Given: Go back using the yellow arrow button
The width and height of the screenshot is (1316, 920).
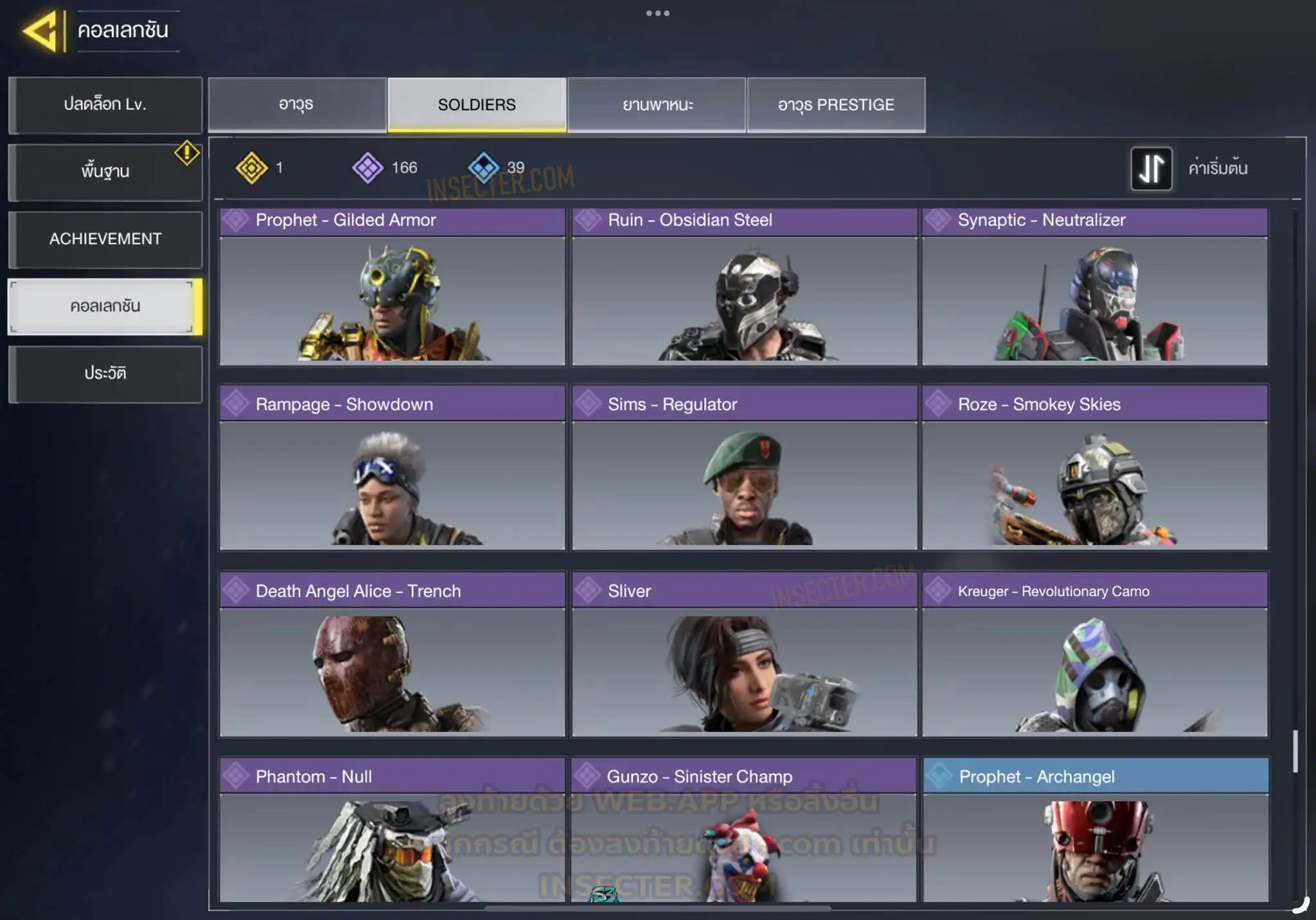Looking at the screenshot, I should [43, 30].
